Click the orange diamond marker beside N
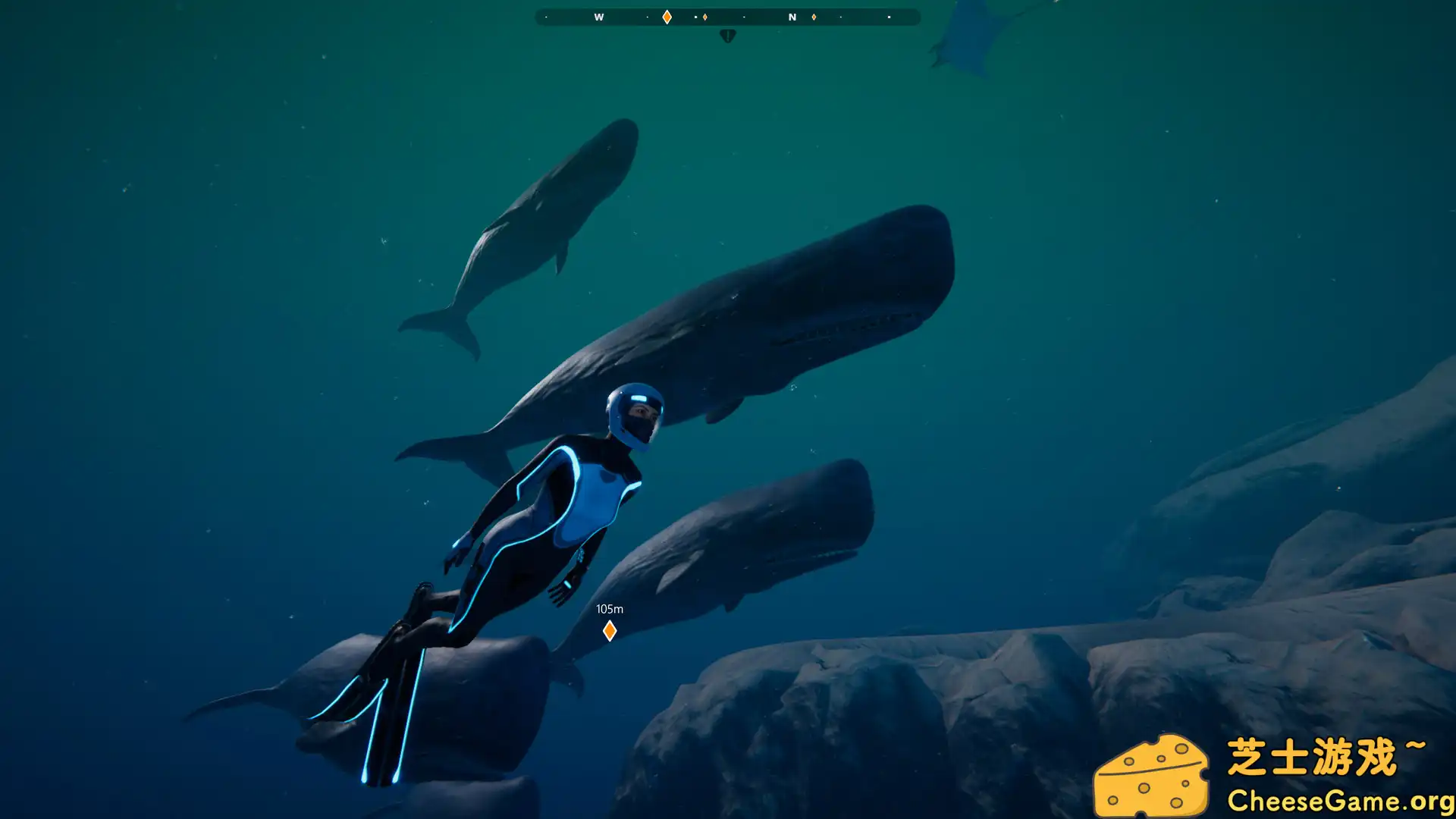This screenshot has height=819, width=1456. coord(813,17)
